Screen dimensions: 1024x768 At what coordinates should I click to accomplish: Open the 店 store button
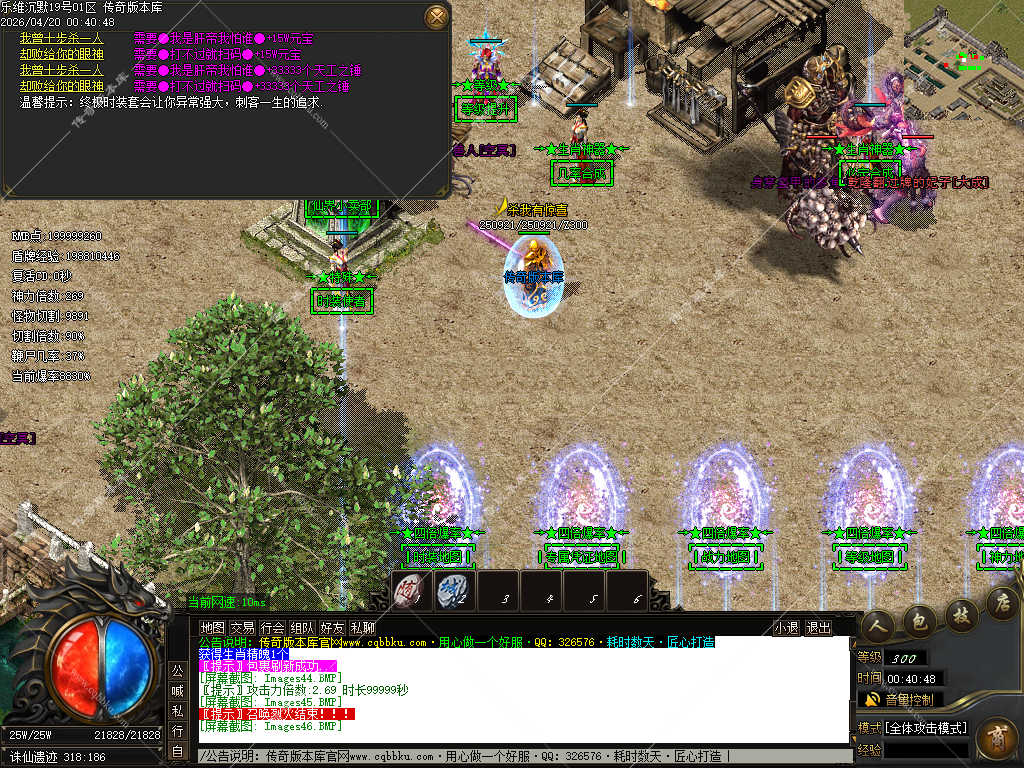(x=1002, y=602)
